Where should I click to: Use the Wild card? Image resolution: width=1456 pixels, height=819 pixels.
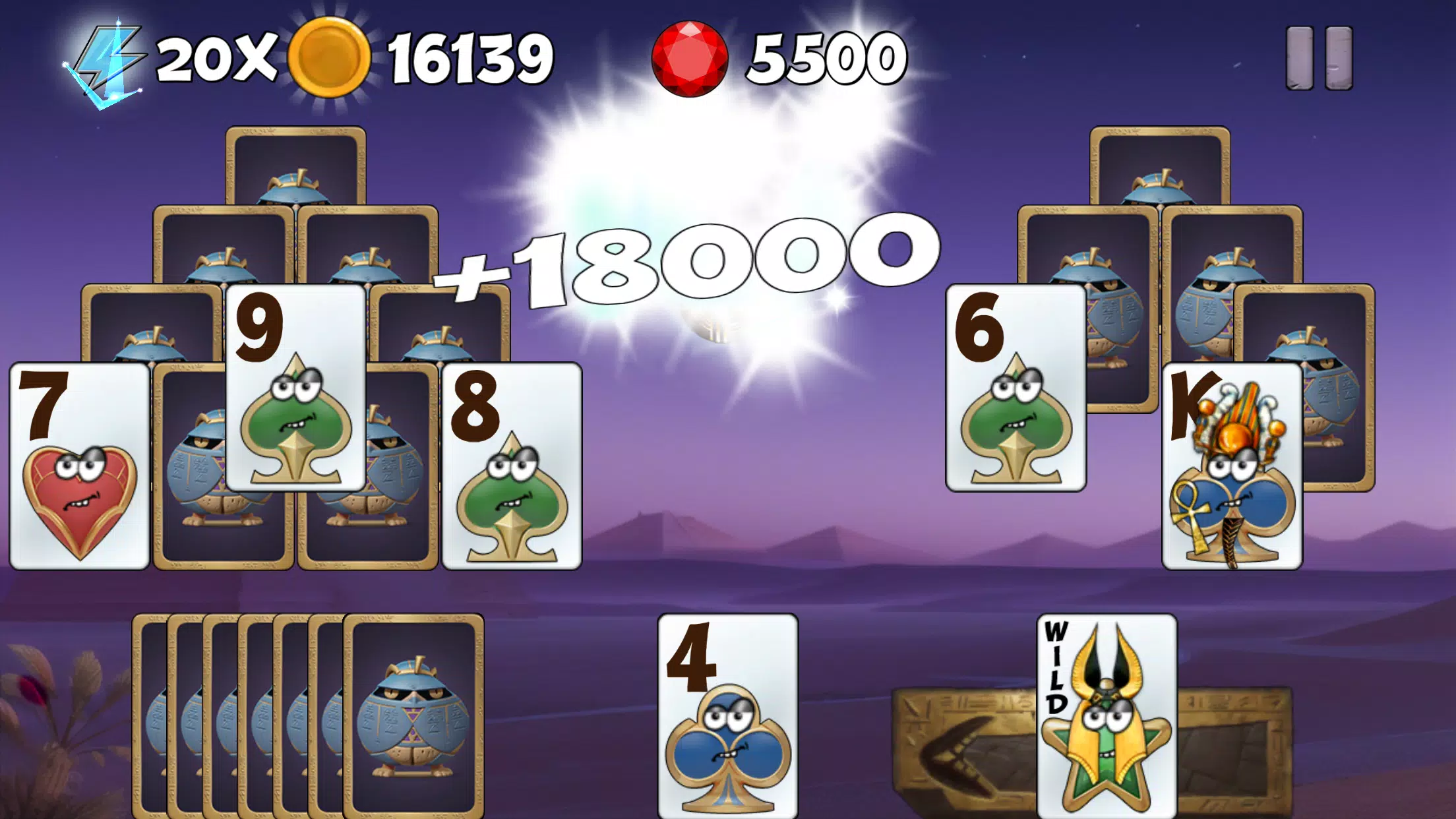point(1107,715)
